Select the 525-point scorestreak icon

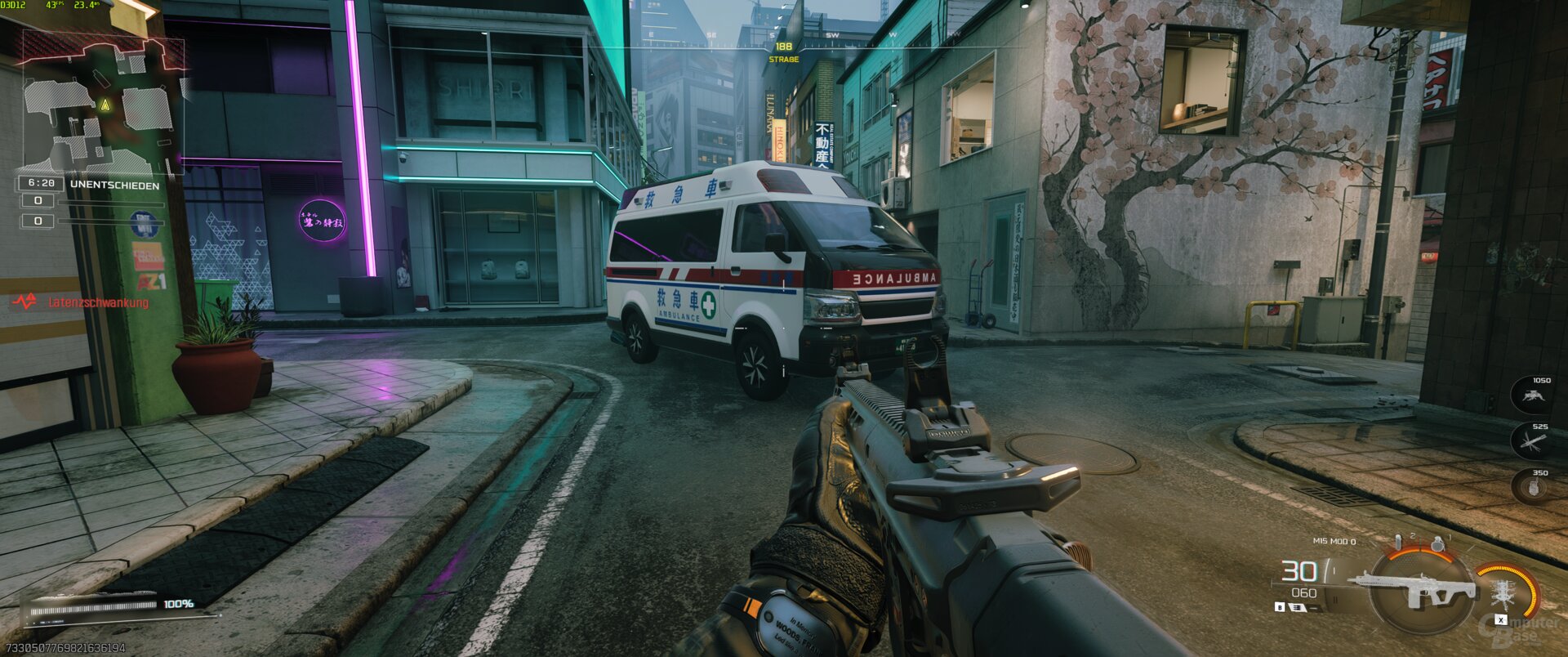[x=1532, y=442]
